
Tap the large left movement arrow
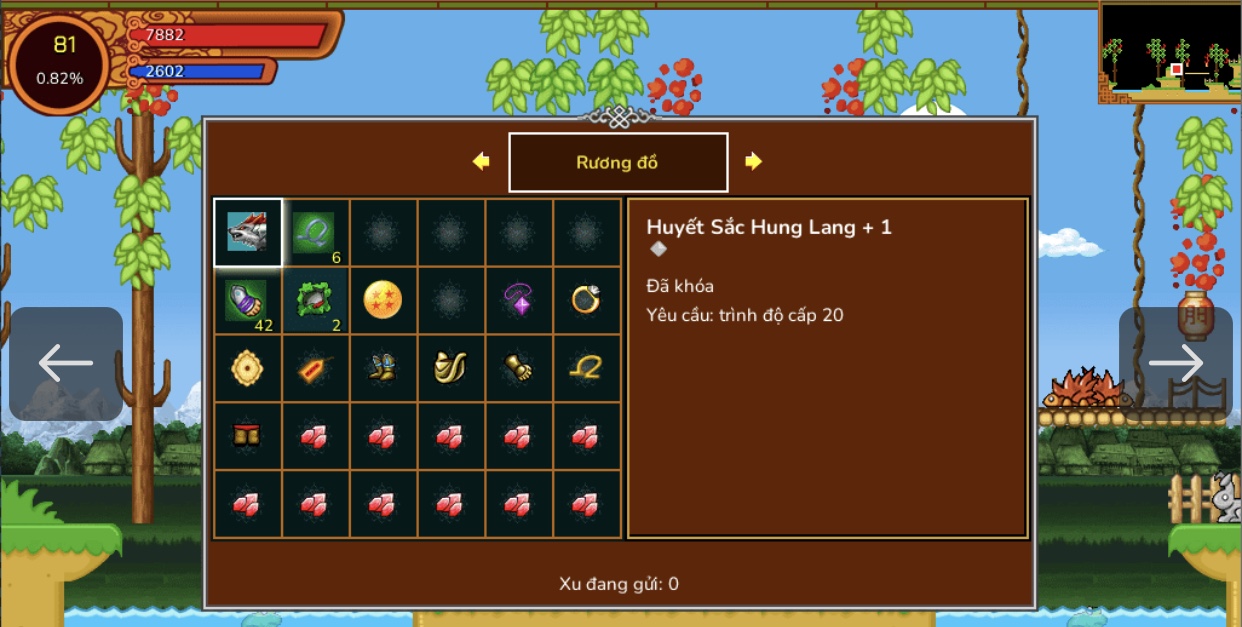tap(66, 363)
